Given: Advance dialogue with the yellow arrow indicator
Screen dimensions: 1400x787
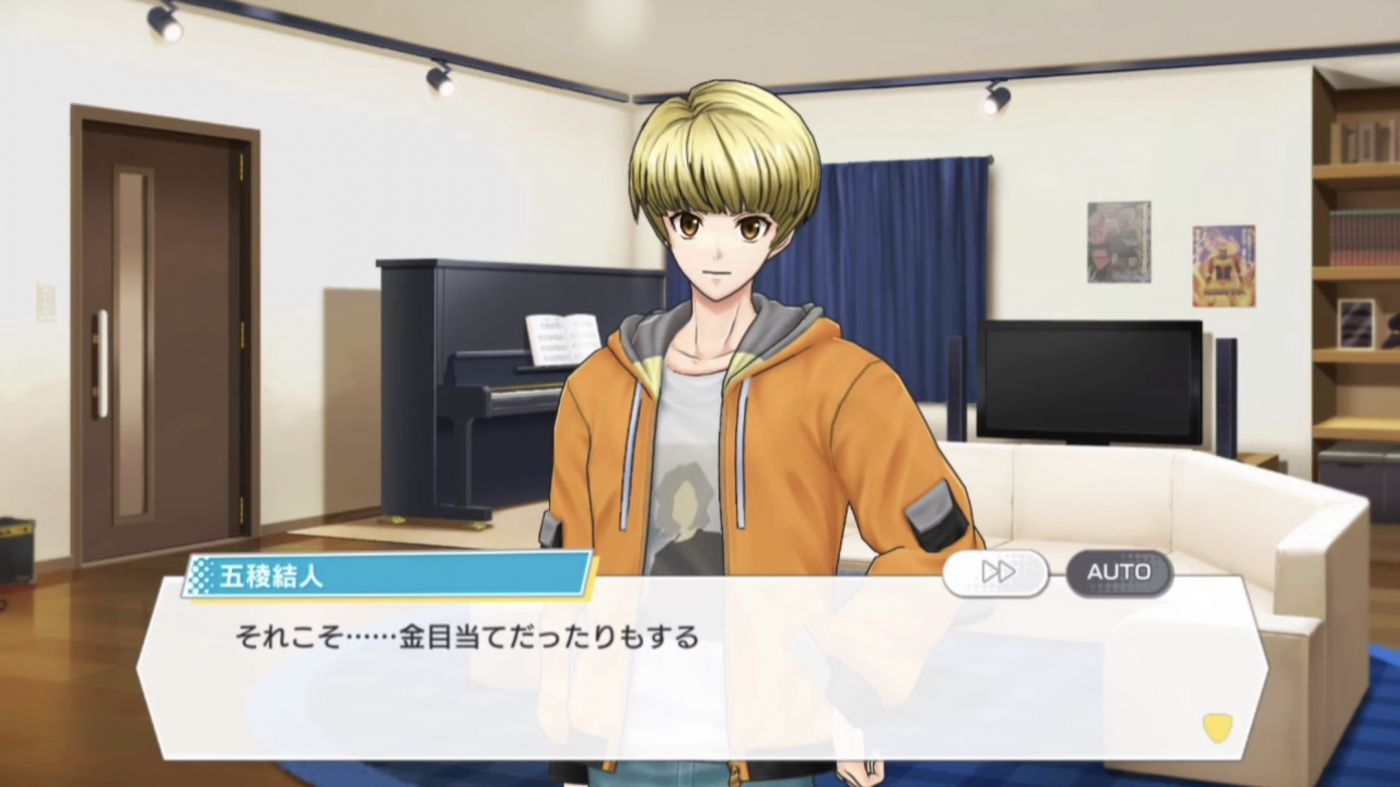Looking at the screenshot, I should [1216, 727].
